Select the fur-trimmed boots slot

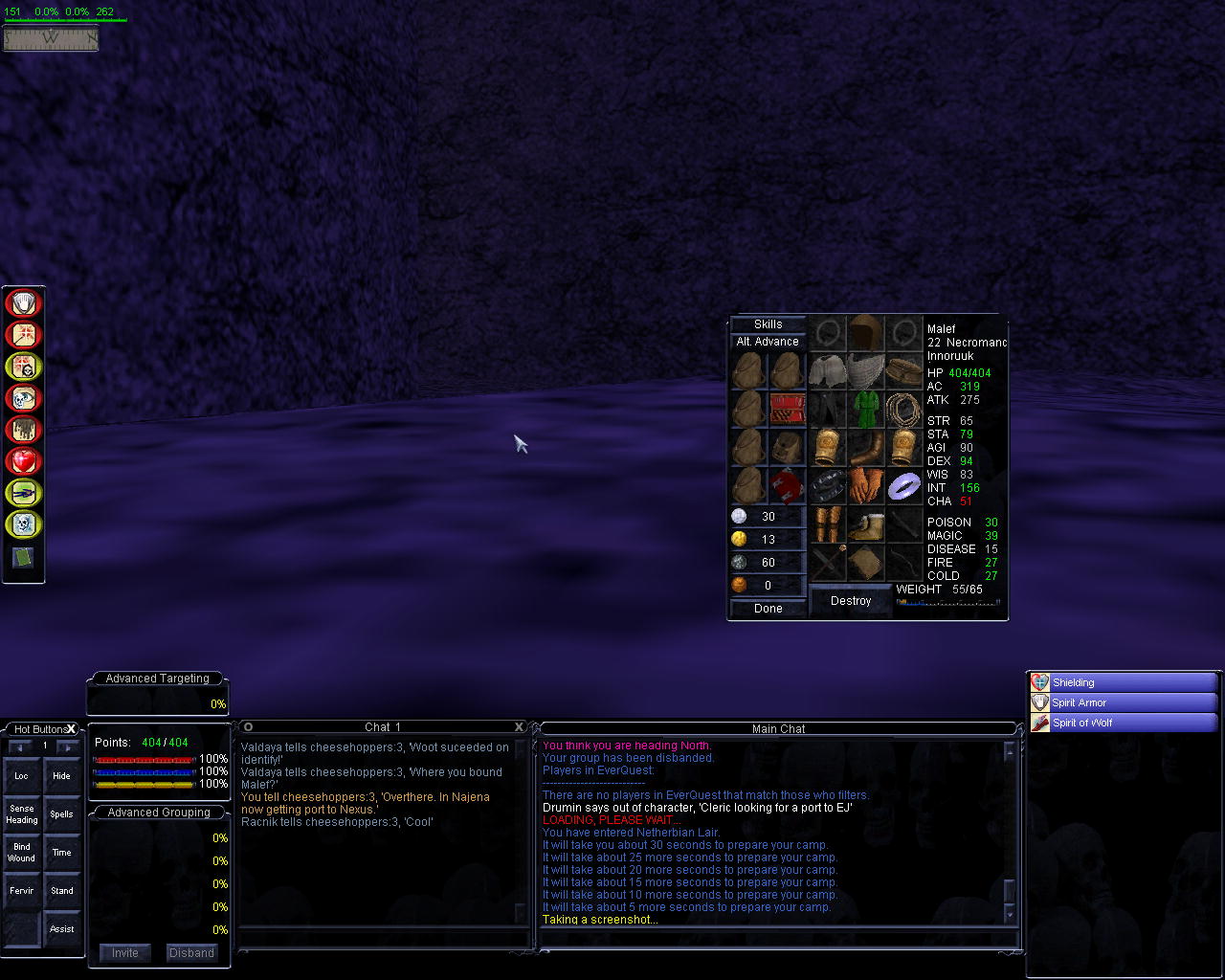click(866, 524)
